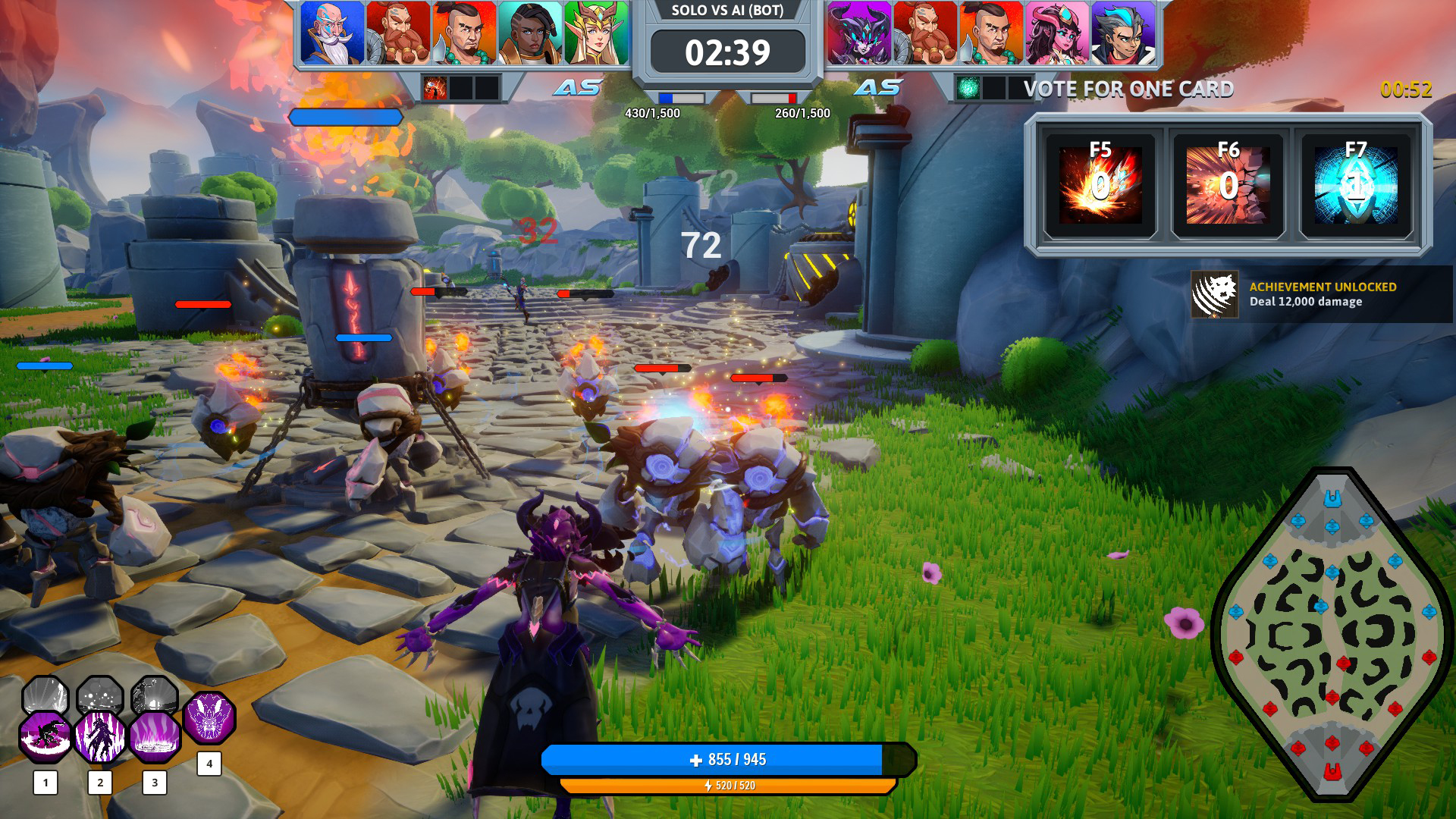Inspect the red fire card under left team
This screenshot has width=1456, height=819.
435,89
